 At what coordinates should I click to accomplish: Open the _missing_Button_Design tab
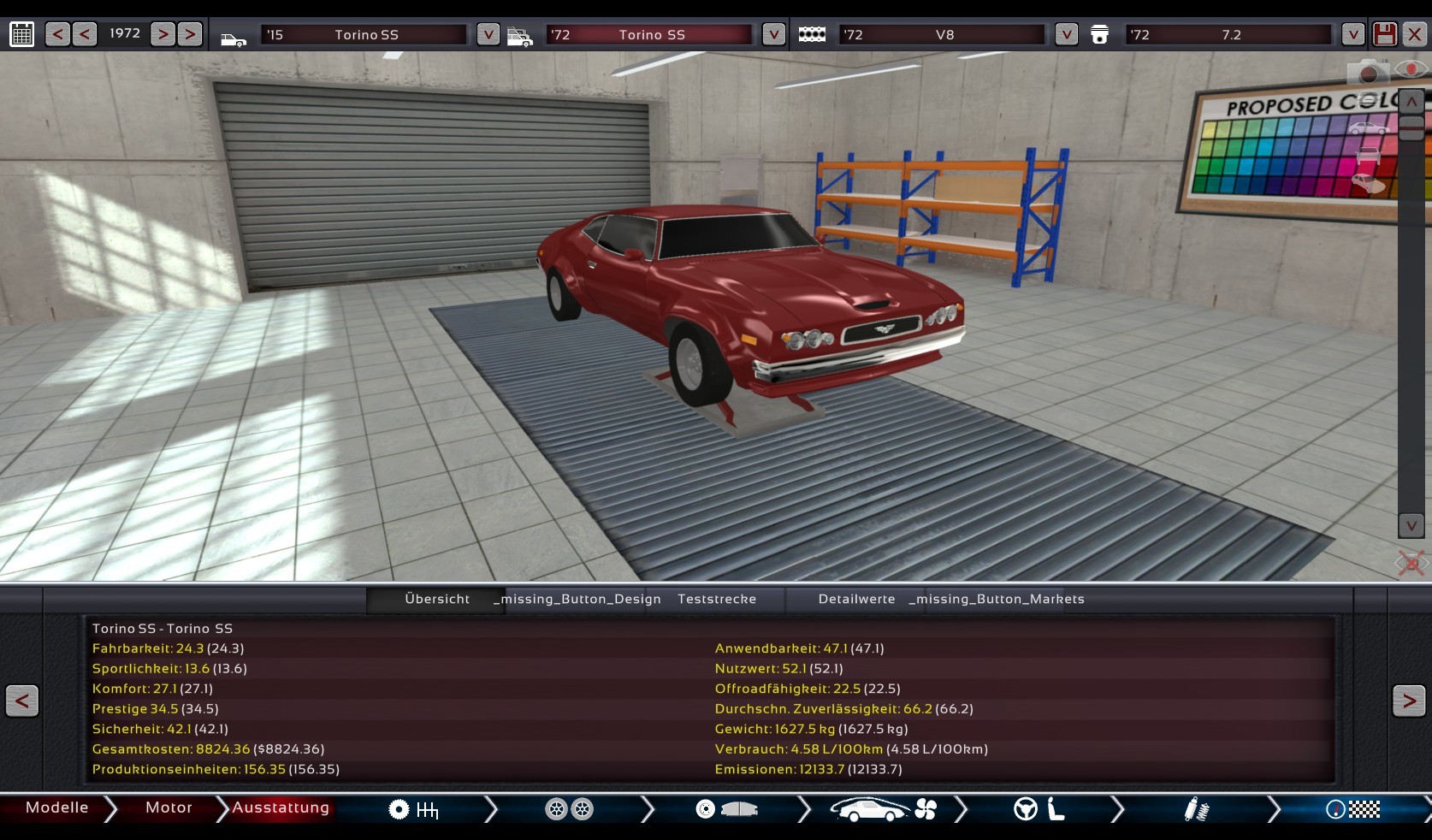click(577, 600)
